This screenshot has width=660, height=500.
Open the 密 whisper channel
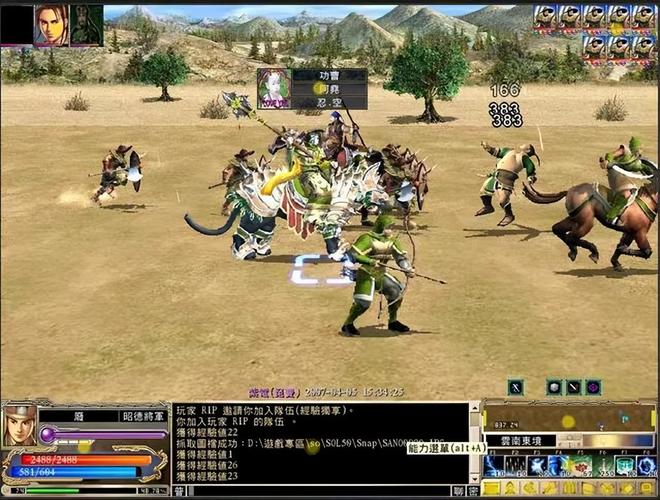472,491
